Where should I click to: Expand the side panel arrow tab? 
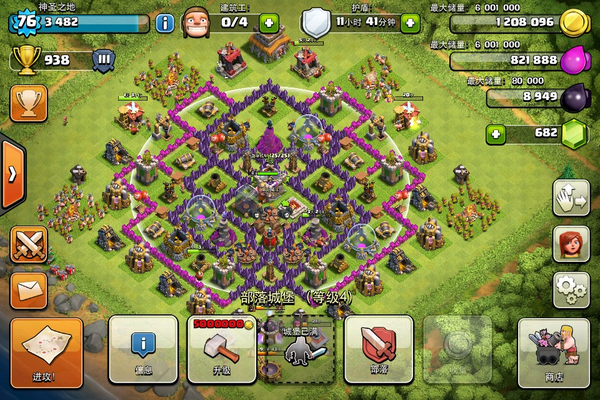pos(11,173)
